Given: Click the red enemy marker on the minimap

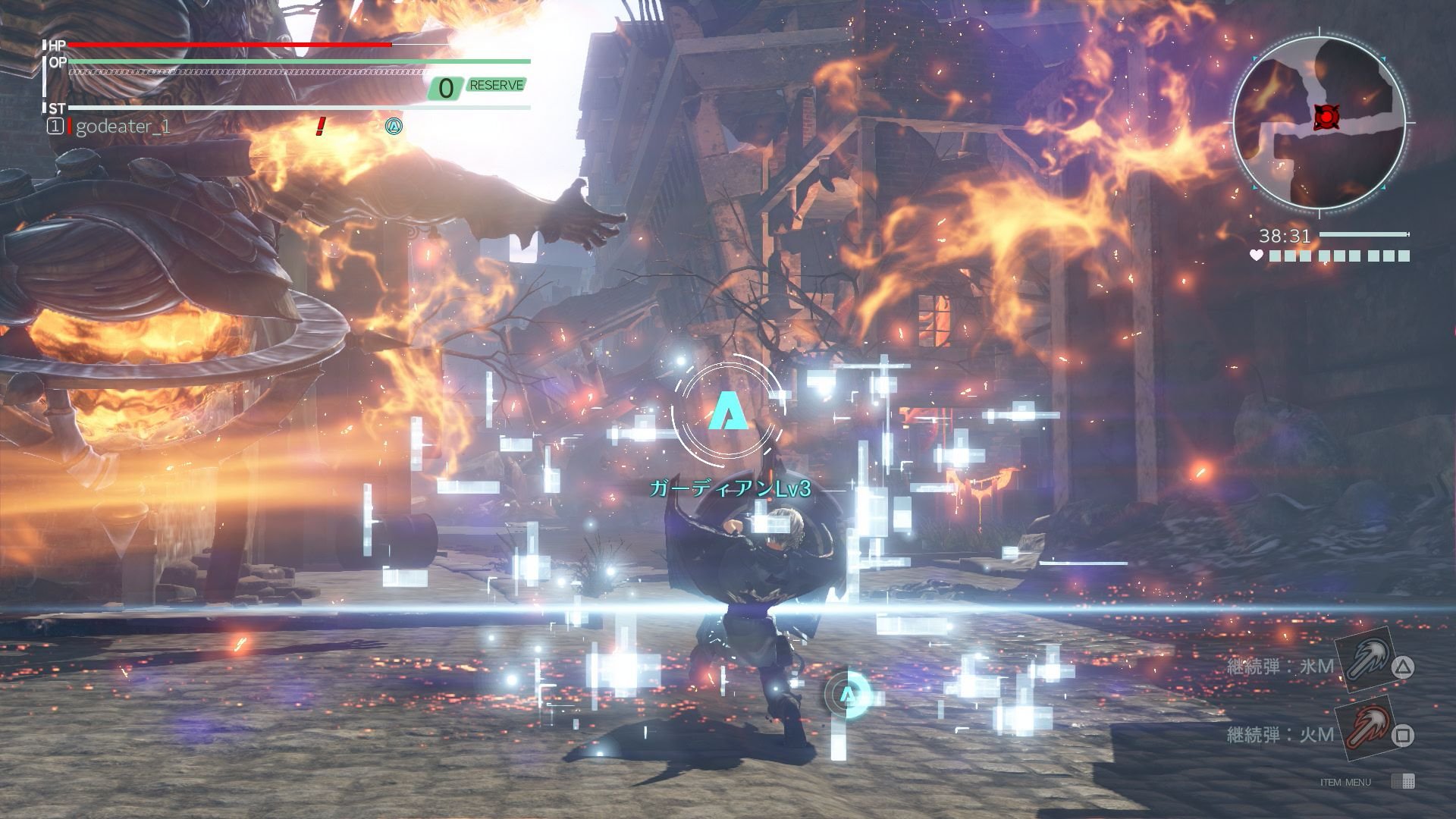Looking at the screenshot, I should (1326, 117).
